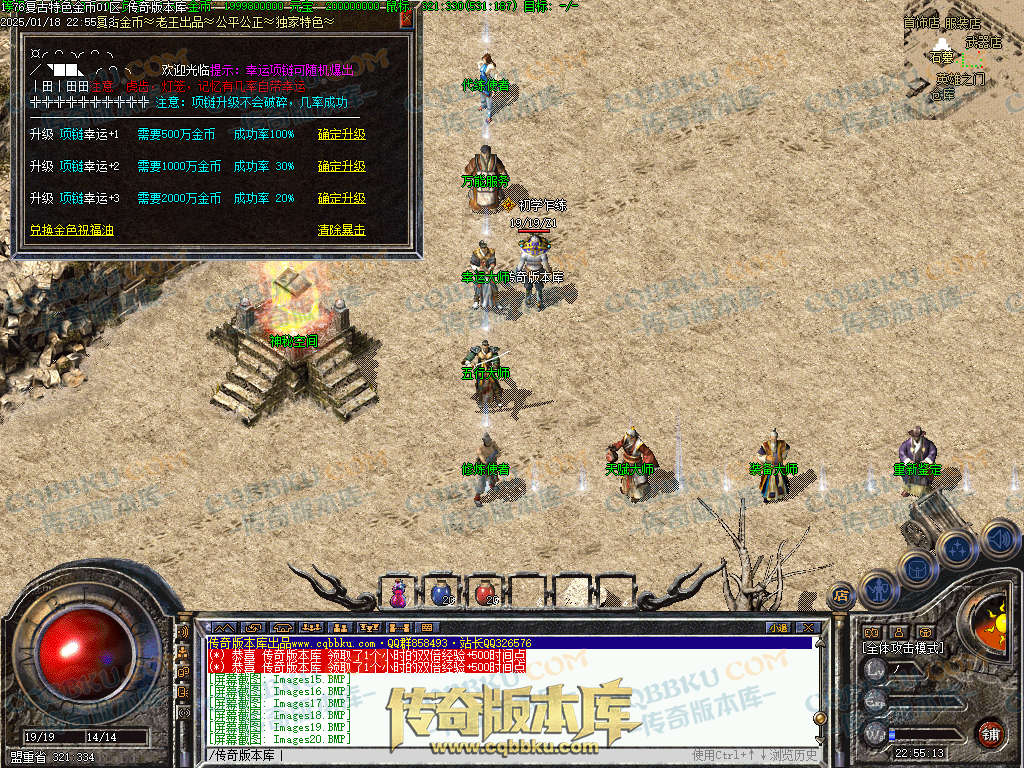1024x768 pixels.
Task: Open the backpack inventory round button
Action: tap(916, 568)
